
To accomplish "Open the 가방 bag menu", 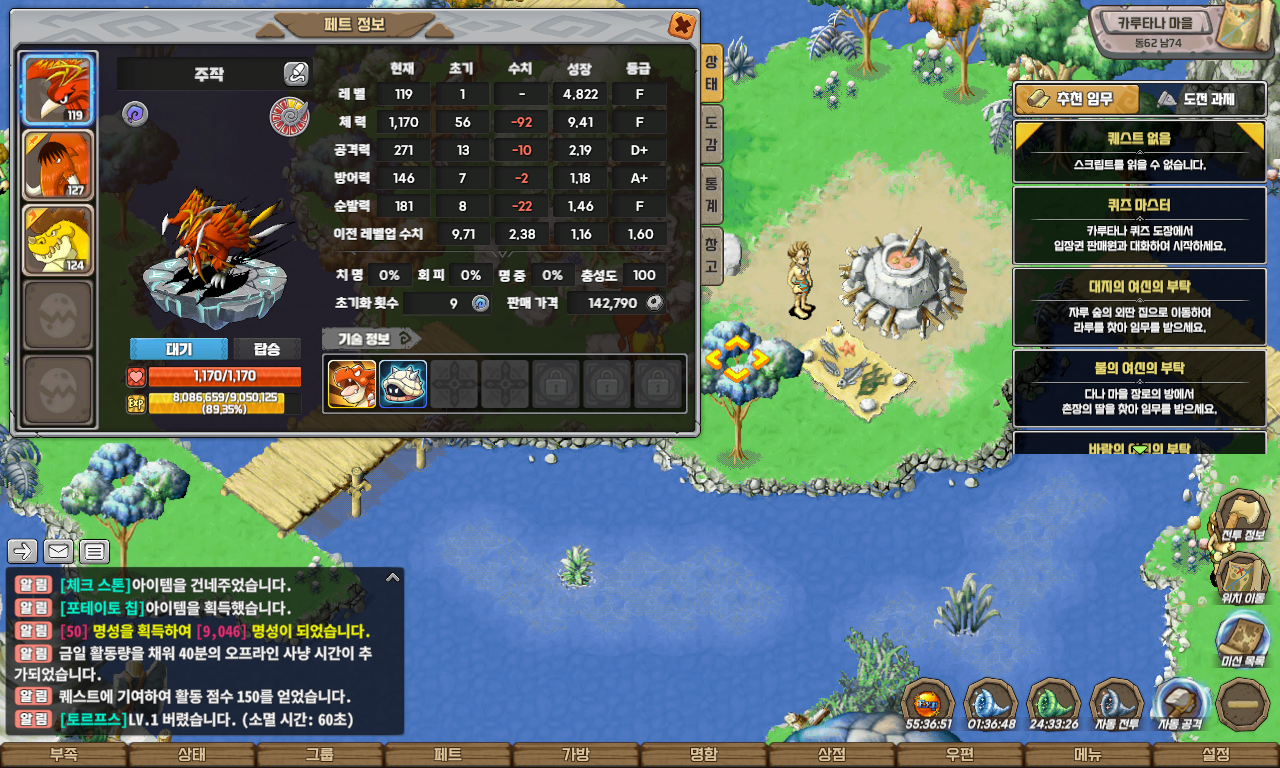I will click(x=575, y=755).
